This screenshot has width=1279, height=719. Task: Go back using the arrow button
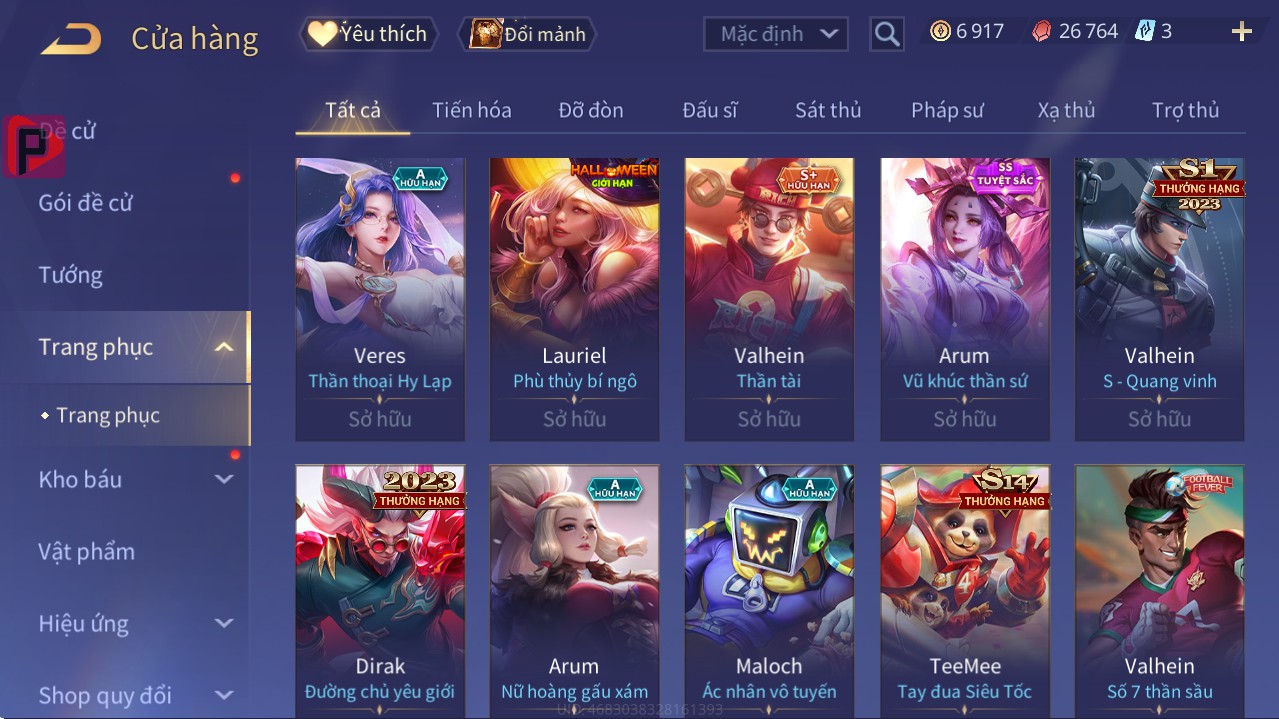(x=71, y=39)
